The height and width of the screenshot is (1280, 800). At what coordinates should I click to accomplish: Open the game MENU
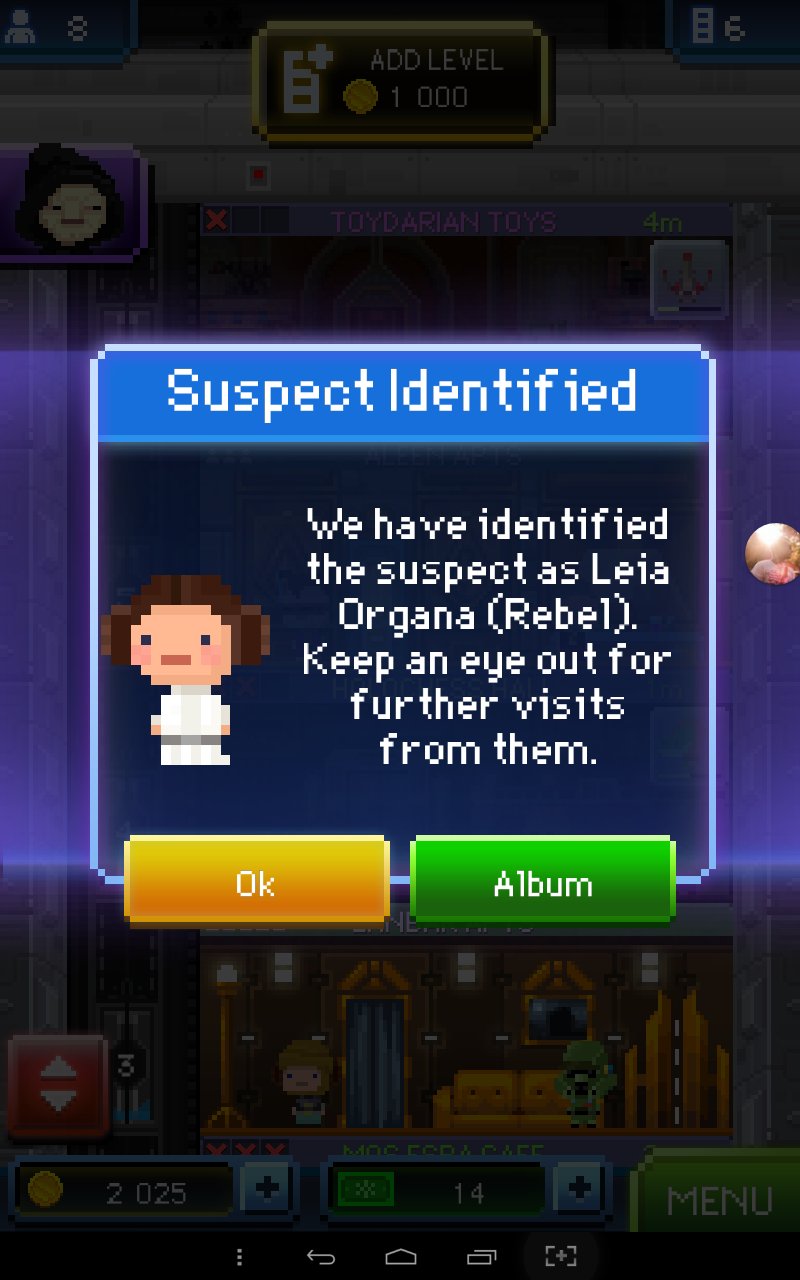pyautogui.click(x=719, y=1199)
